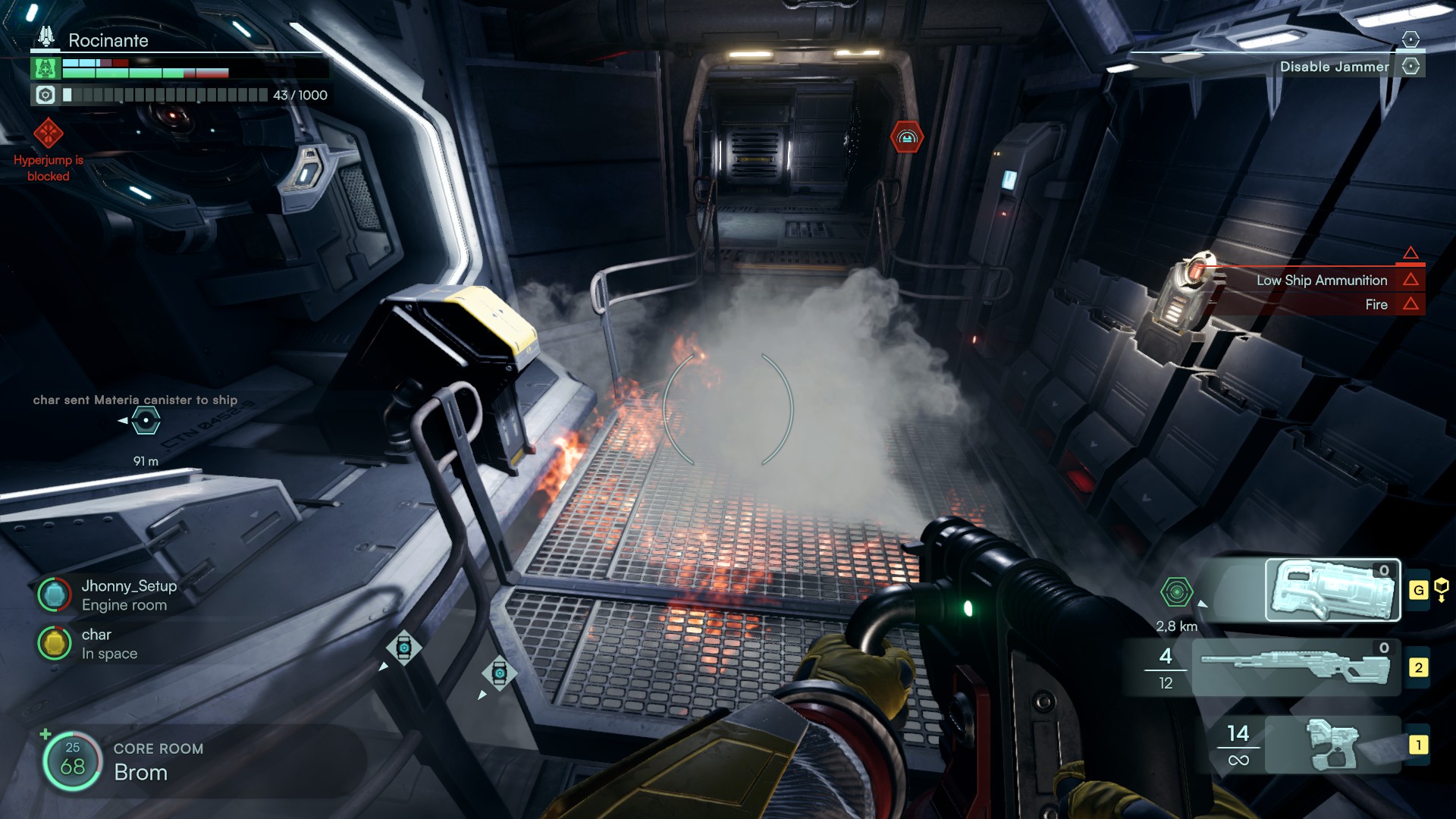Click the Hyperjump is blocked icon
The height and width of the screenshot is (819, 1456).
48,134
